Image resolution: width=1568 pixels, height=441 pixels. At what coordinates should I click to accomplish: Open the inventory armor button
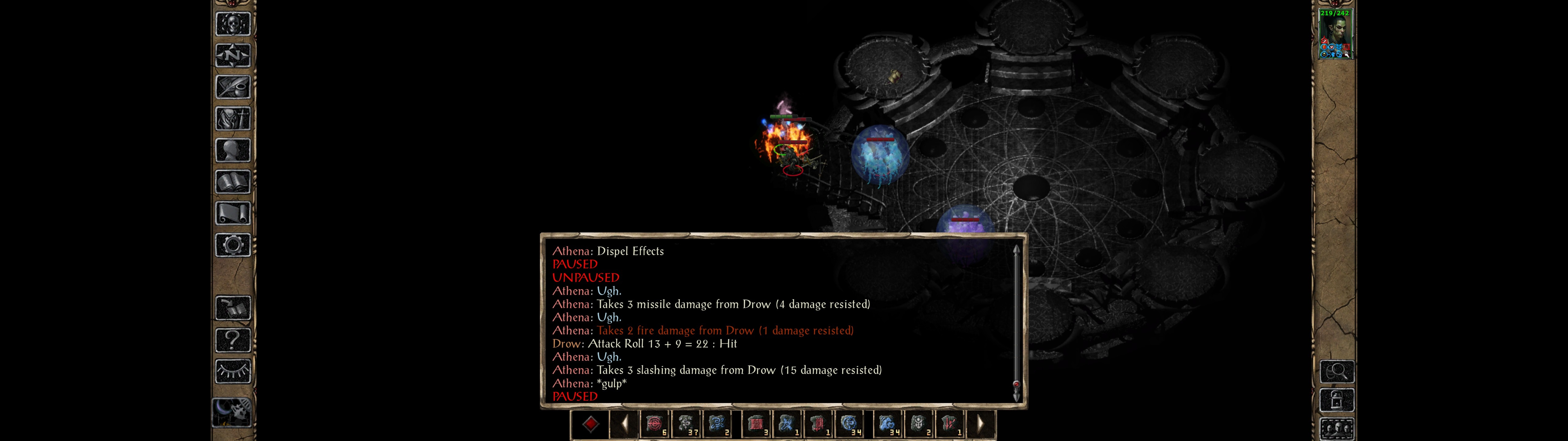pyautogui.click(x=232, y=118)
